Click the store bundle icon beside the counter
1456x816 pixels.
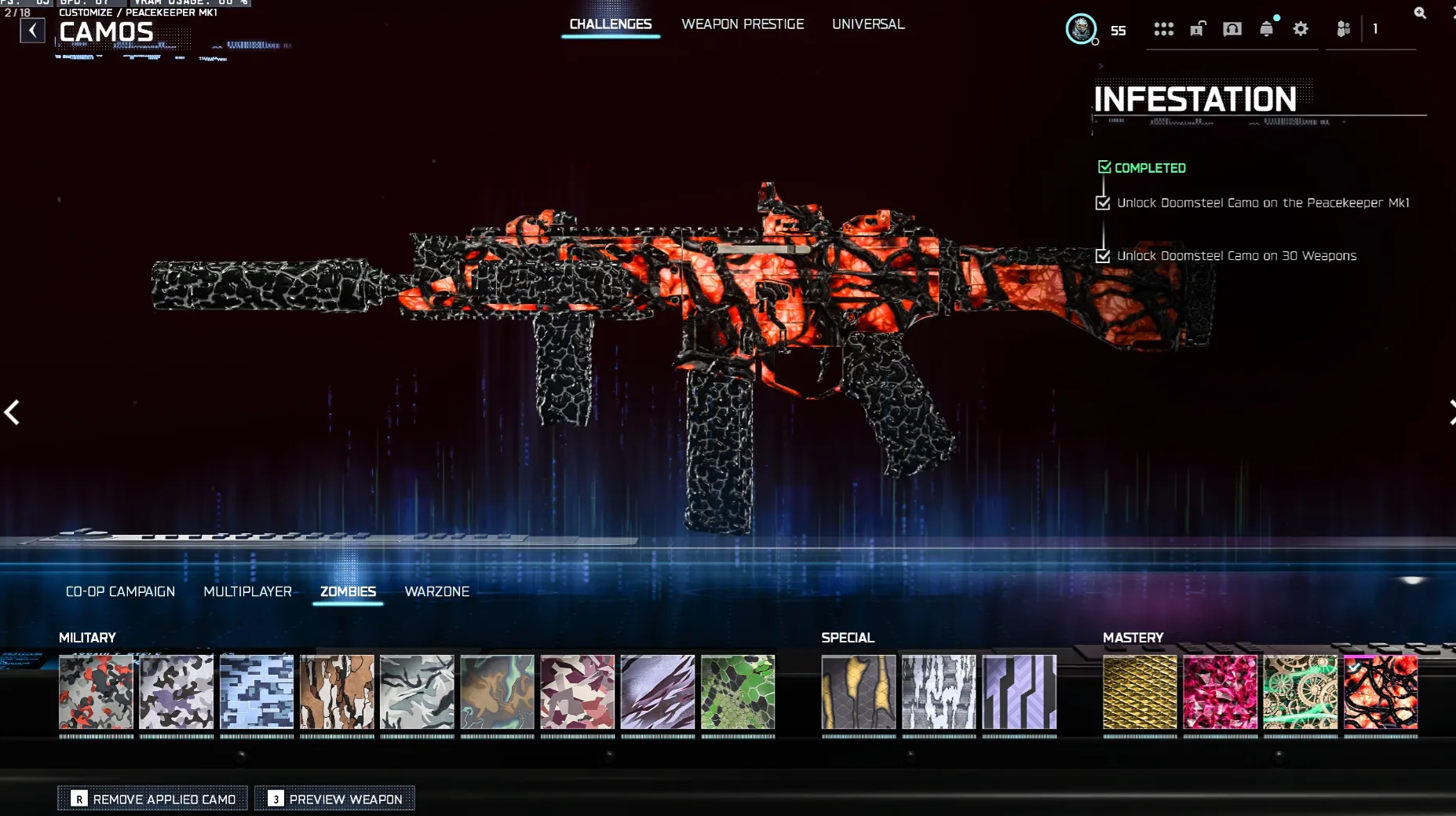(x=1343, y=28)
